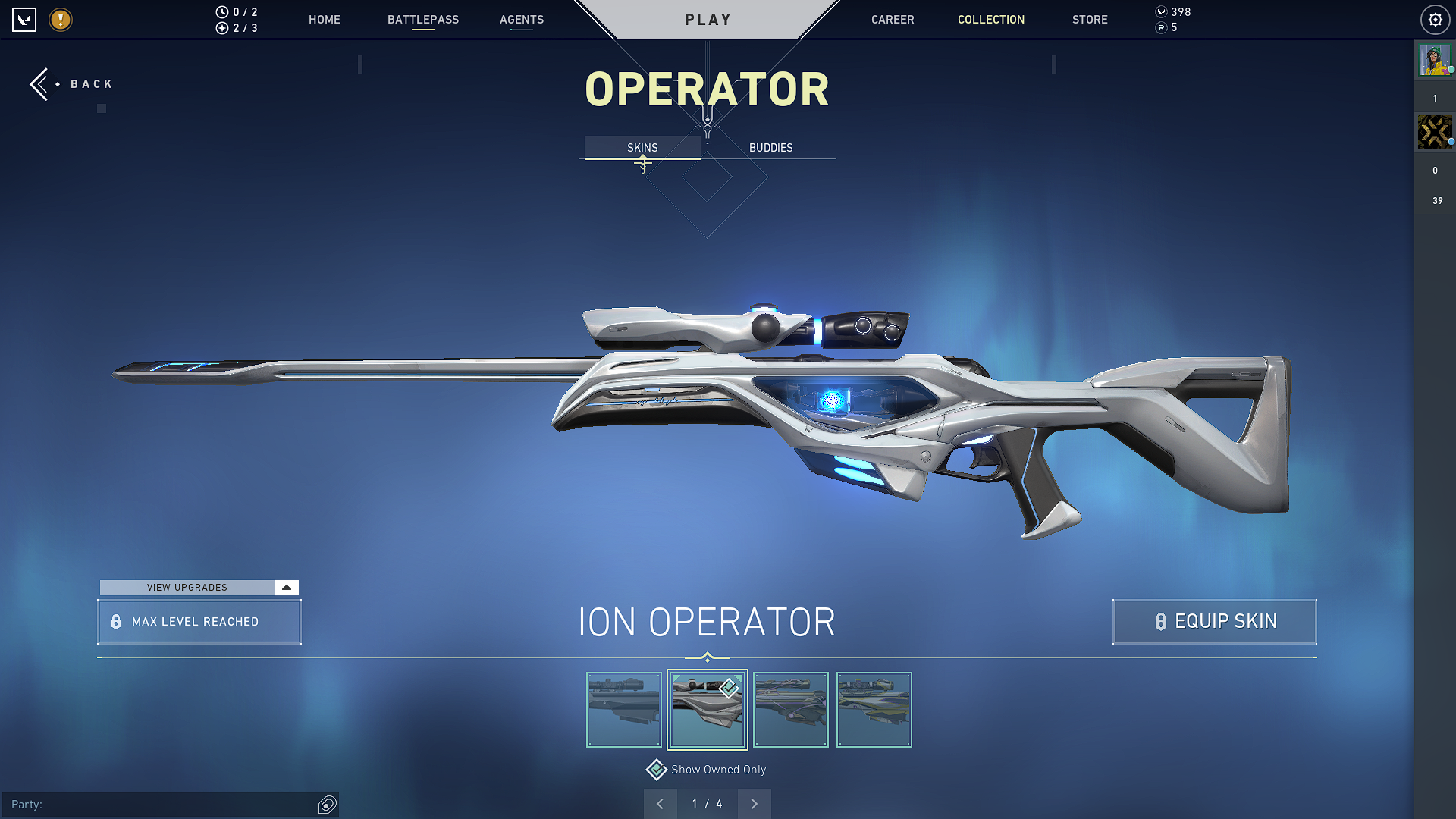Screen dimensions: 1456x819
Task: Switch selection to the SKINS tab
Action: (642, 147)
